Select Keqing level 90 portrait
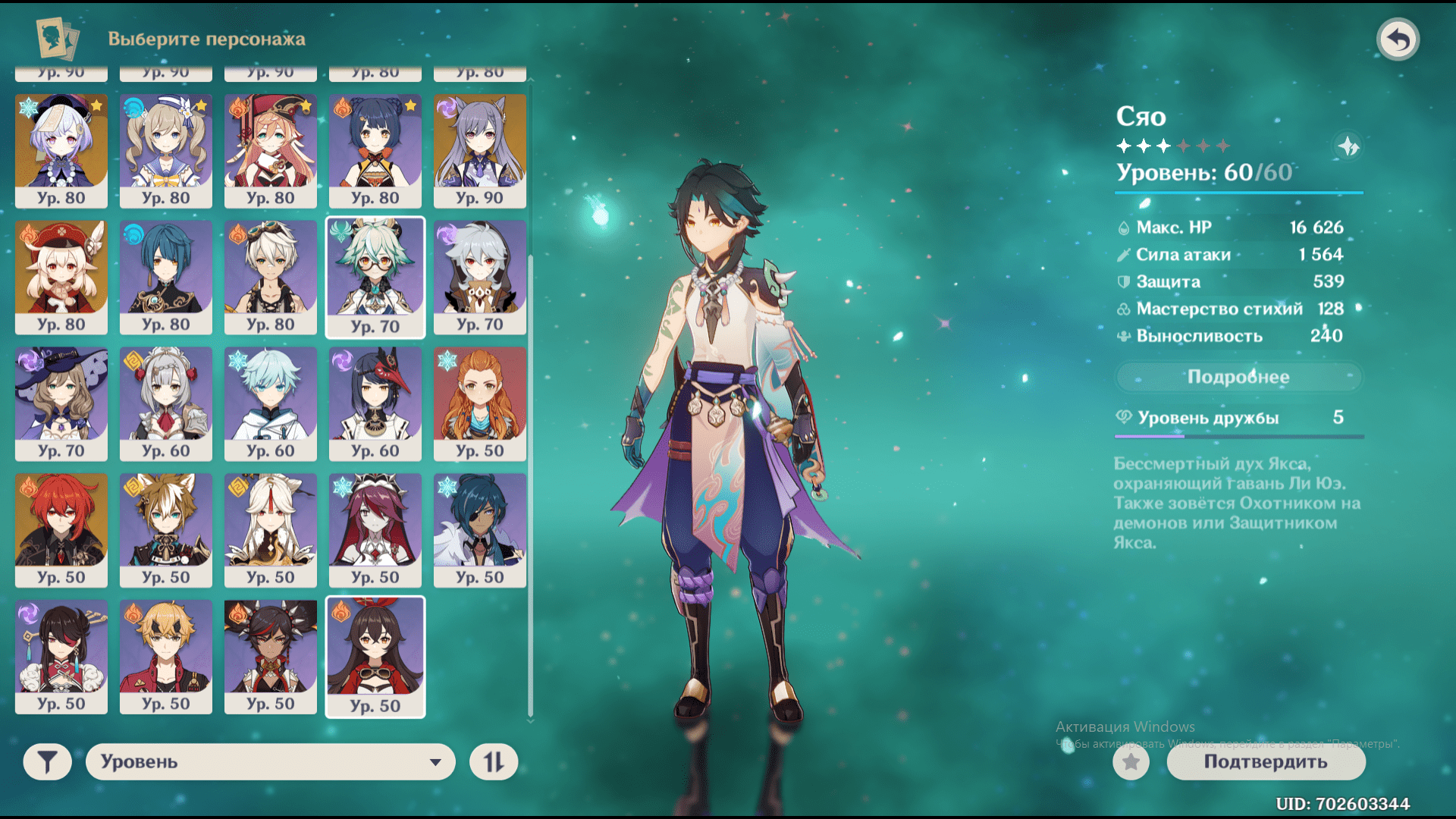Viewport: 1456px width, 819px height. [x=480, y=150]
